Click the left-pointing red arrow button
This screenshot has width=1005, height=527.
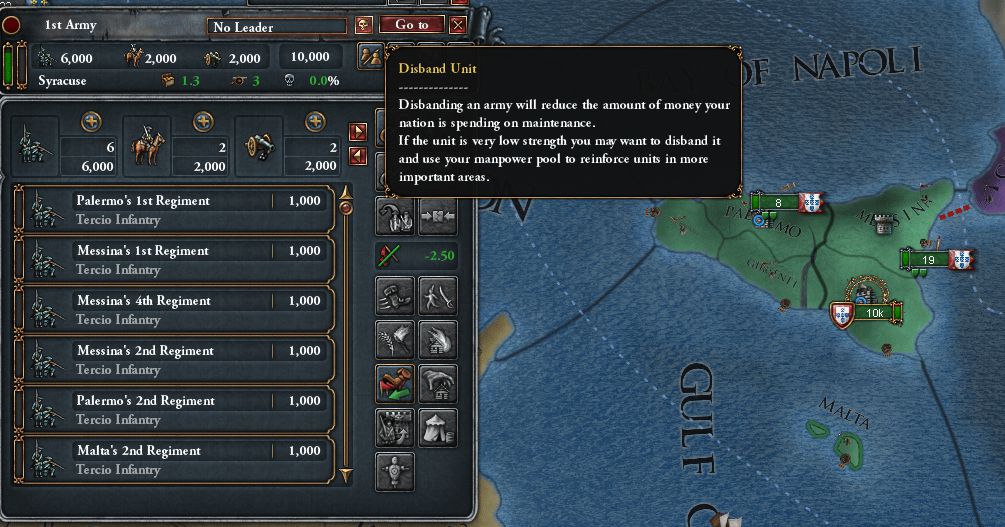click(358, 155)
